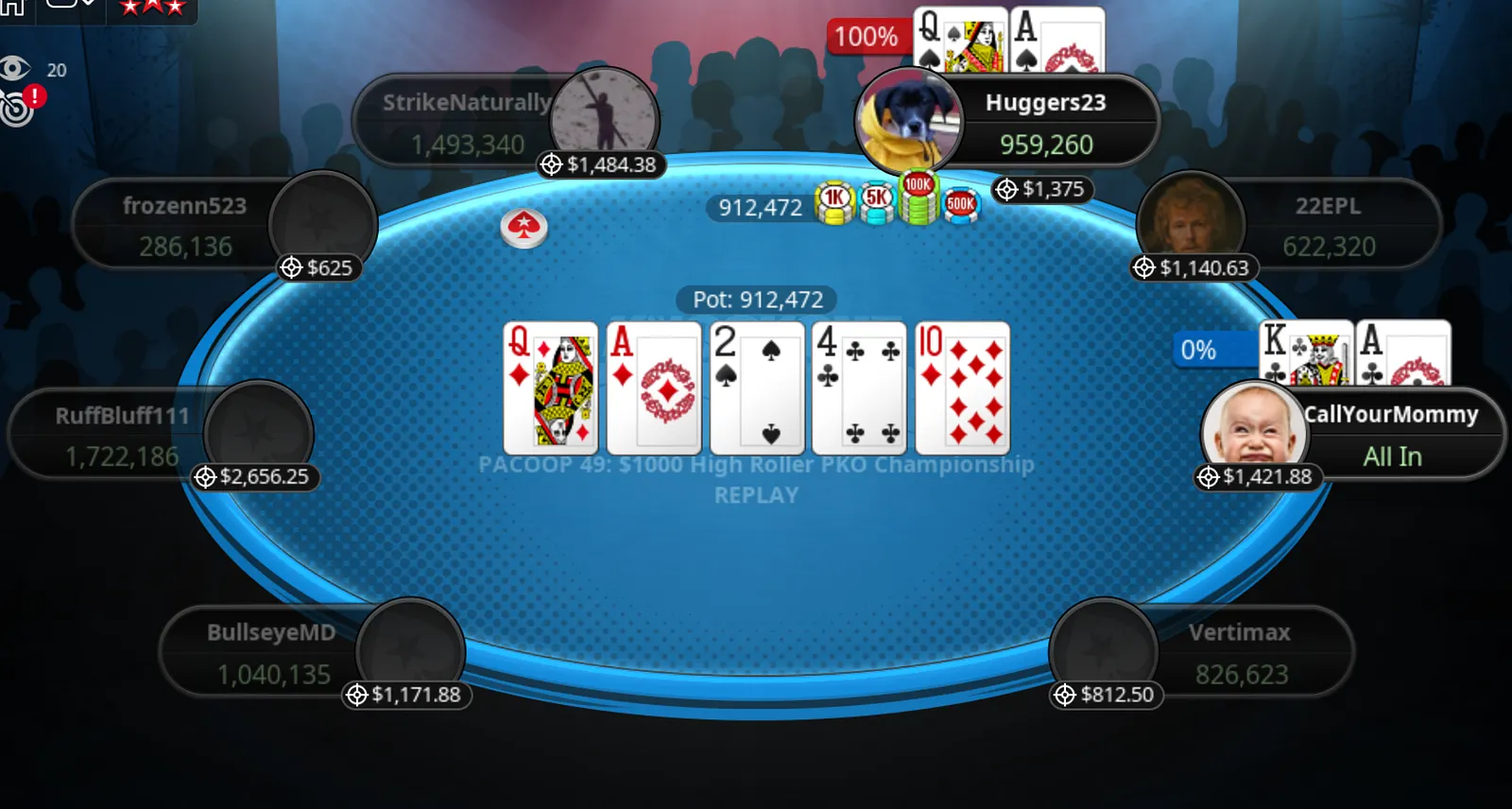Viewport: 1512px width, 809px height.
Task: Open the home lobby icon
Action: click(12, 7)
